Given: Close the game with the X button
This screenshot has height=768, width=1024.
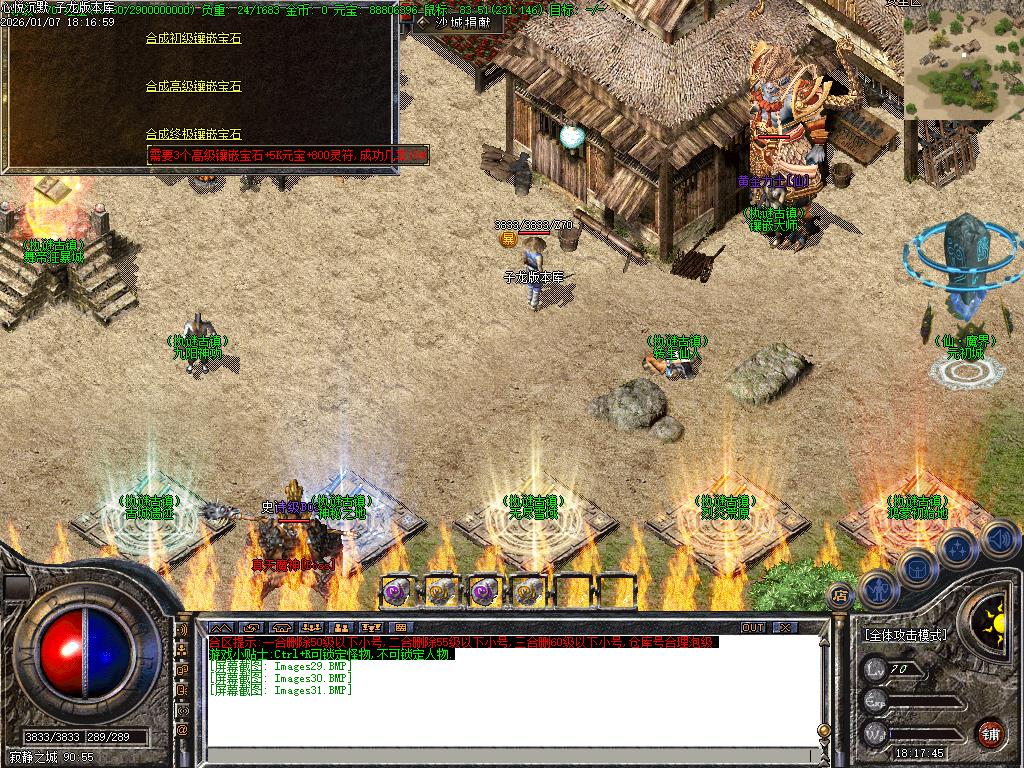Looking at the screenshot, I should (785, 628).
